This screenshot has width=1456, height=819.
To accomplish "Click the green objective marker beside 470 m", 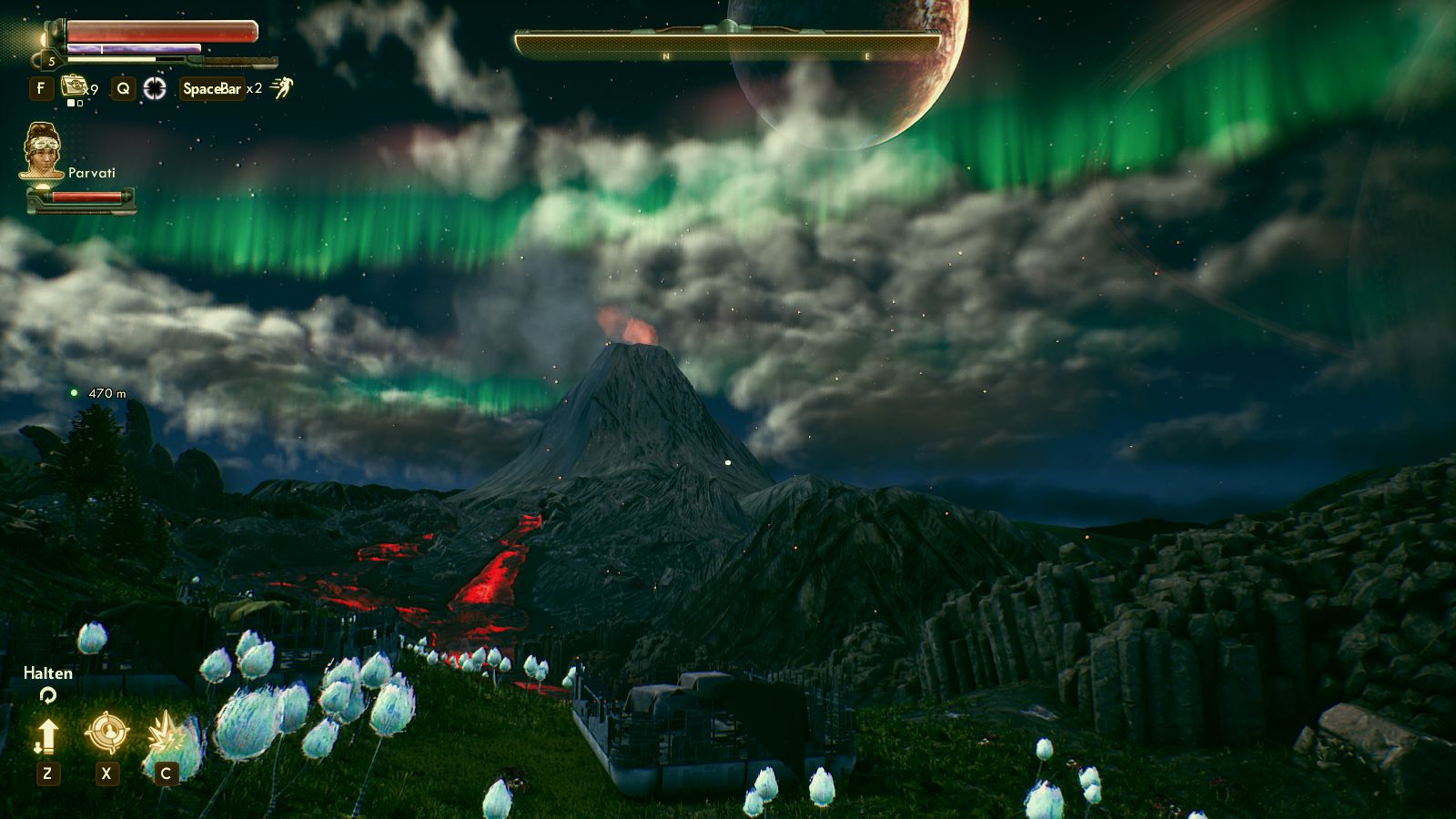I will pyautogui.click(x=75, y=393).
